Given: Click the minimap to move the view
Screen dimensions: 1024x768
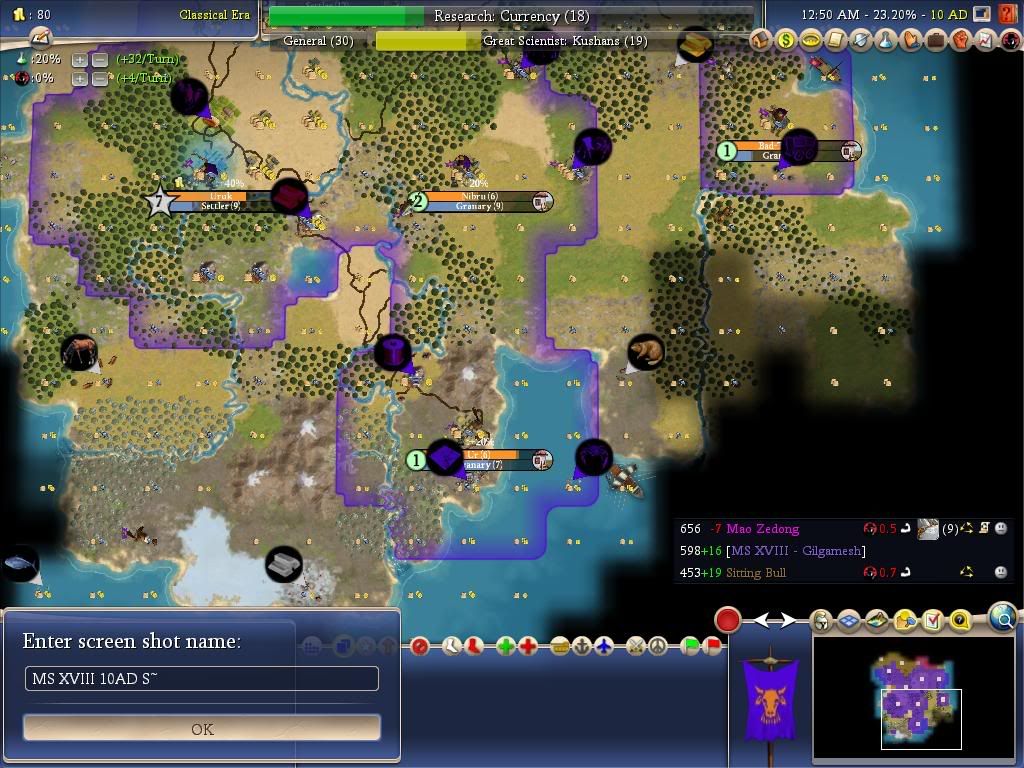Looking at the screenshot, I should [915, 700].
